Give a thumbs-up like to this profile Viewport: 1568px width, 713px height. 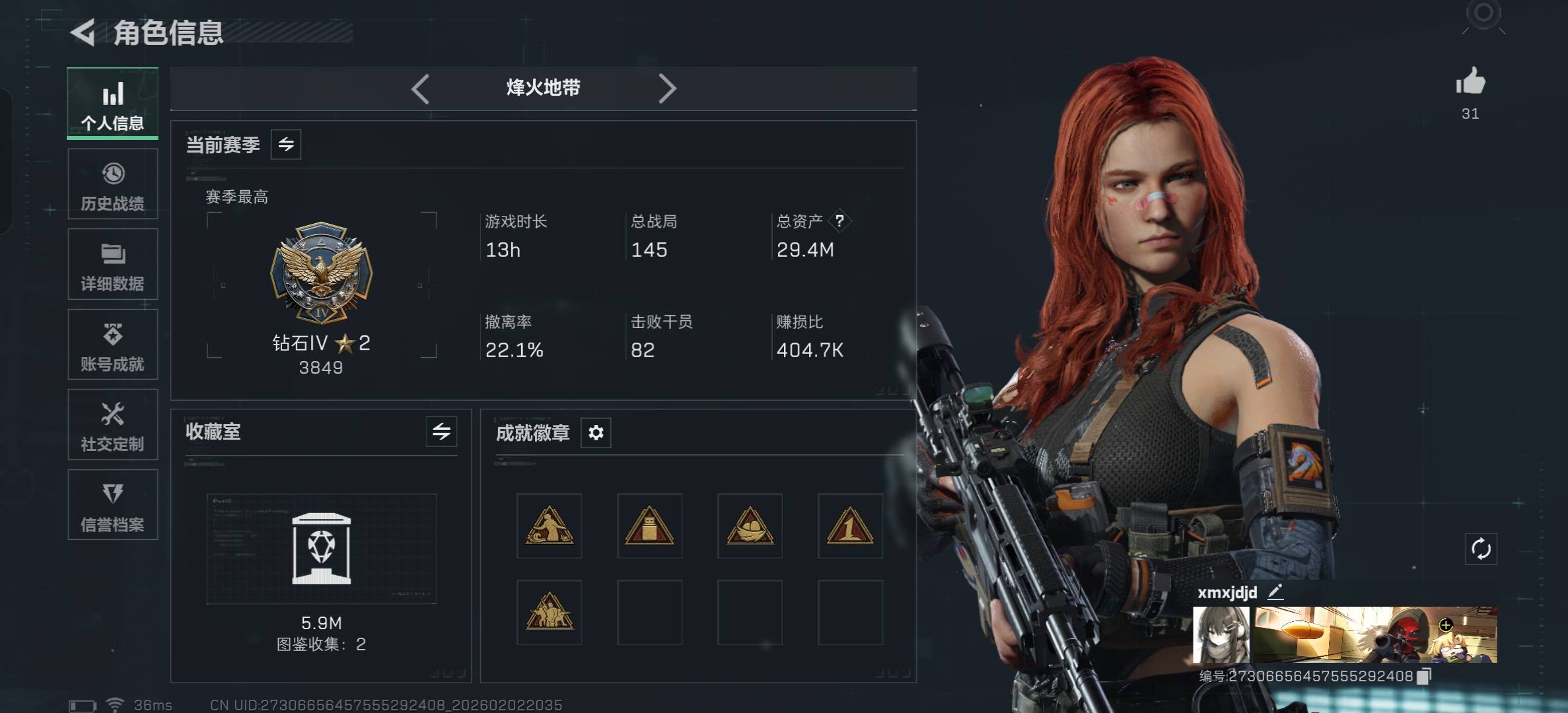tap(1470, 83)
